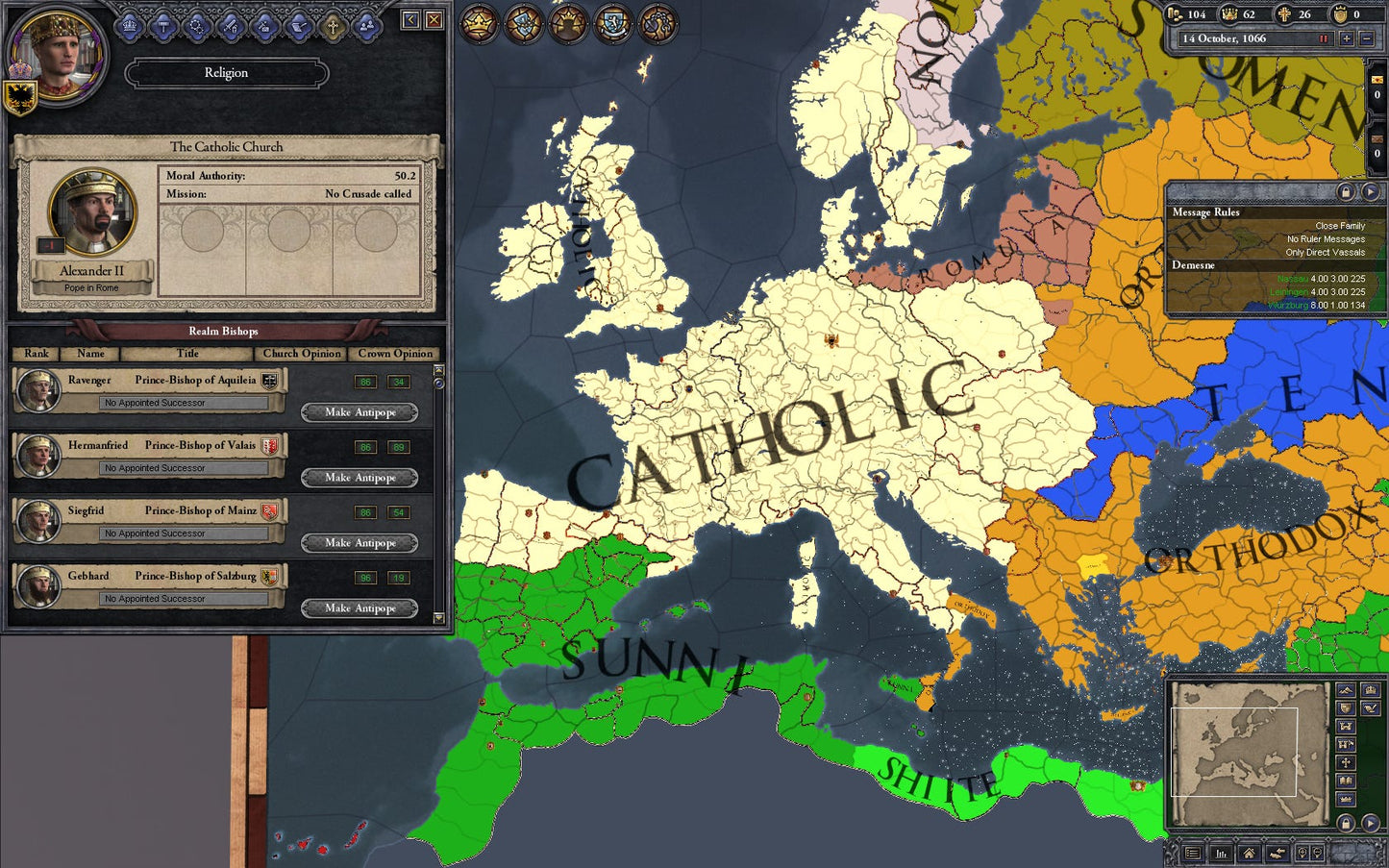This screenshot has width=1389, height=868.
Task: Make Antipope of Siegfrid, Prince-Bishop of Mainz
Action: click(x=360, y=542)
